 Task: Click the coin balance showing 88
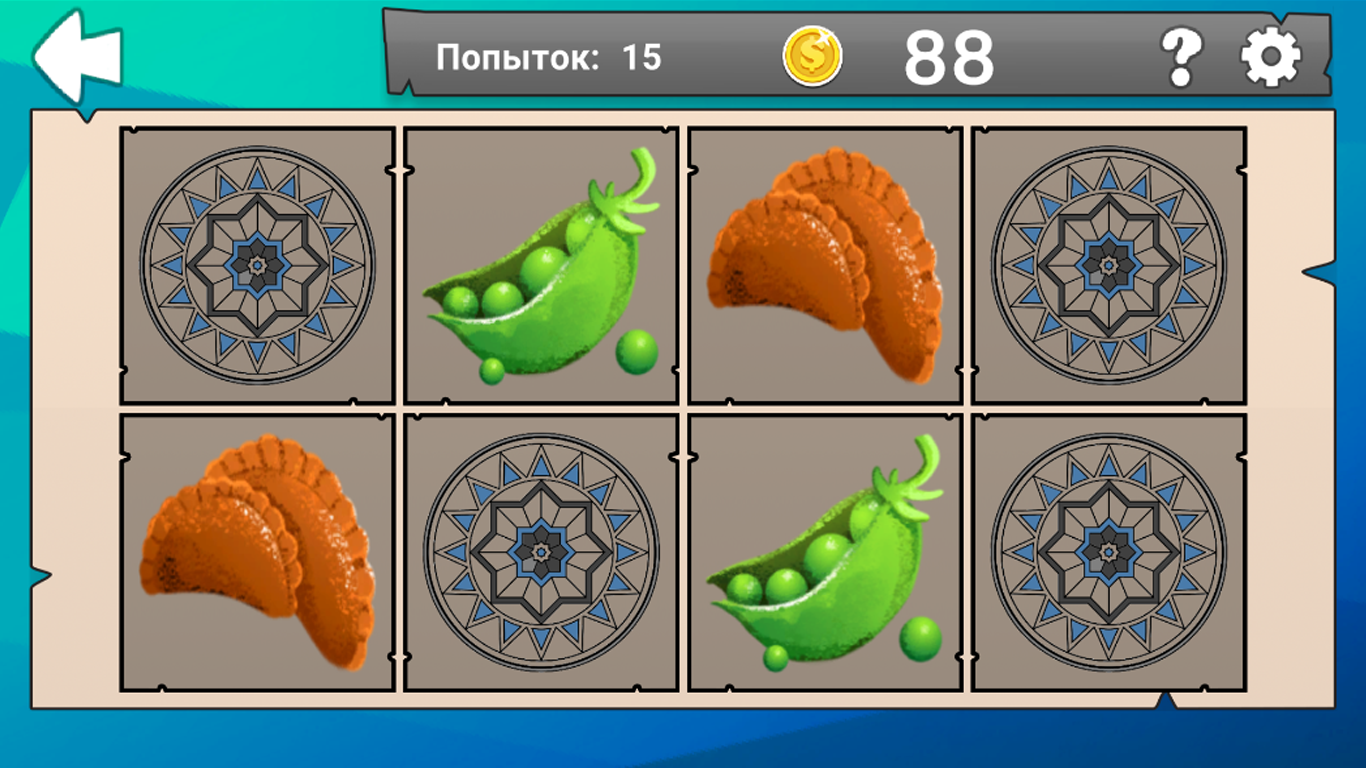click(946, 57)
